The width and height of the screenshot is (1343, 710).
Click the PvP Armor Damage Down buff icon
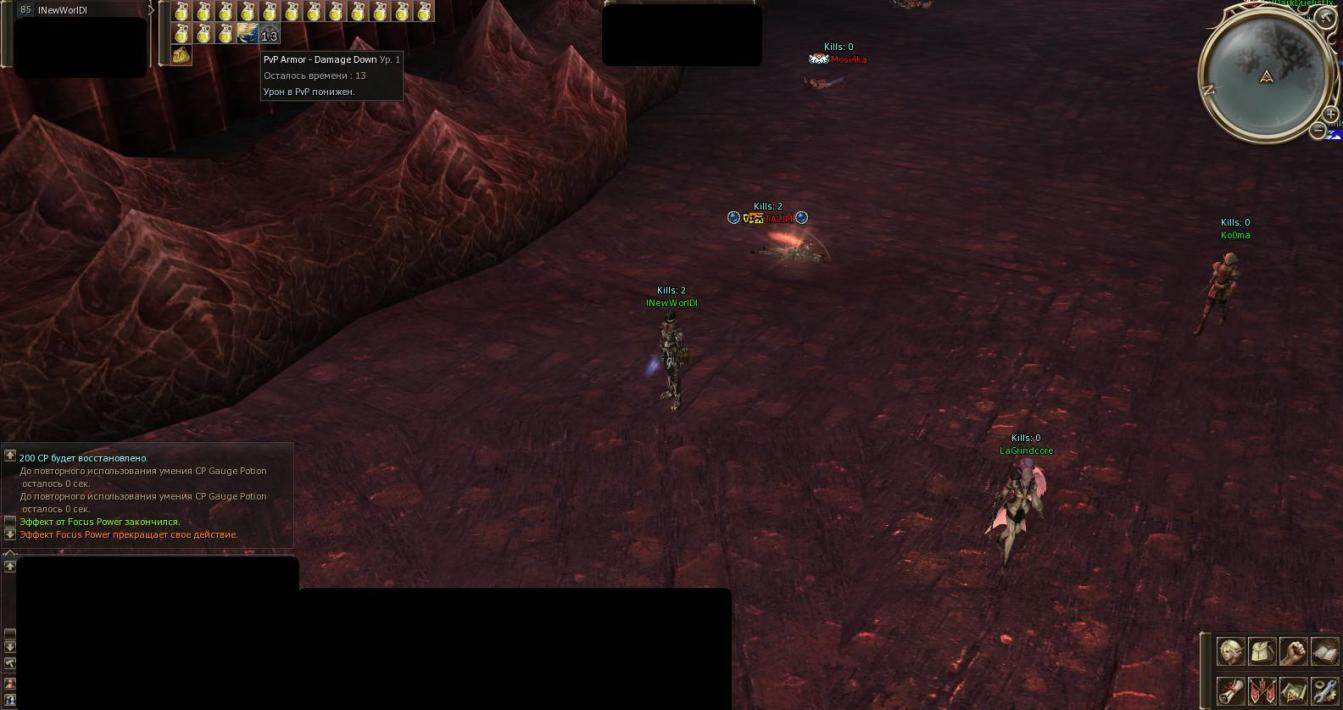pyautogui.click(x=269, y=35)
